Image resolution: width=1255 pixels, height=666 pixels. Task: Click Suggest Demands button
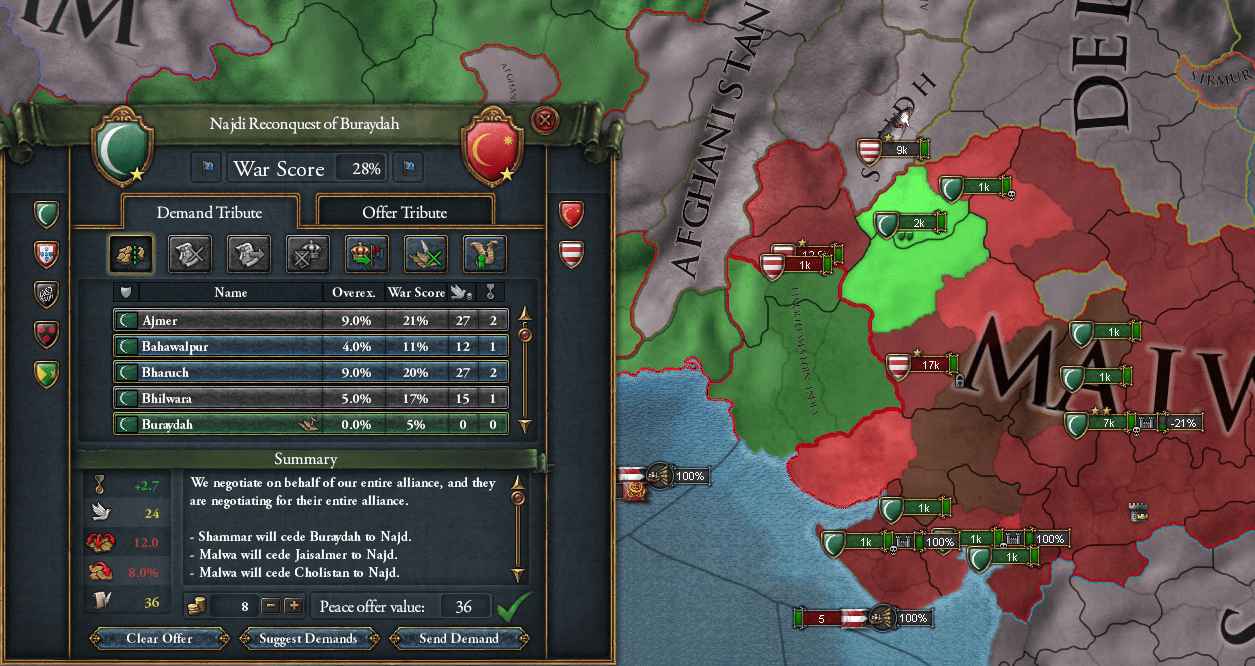308,638
